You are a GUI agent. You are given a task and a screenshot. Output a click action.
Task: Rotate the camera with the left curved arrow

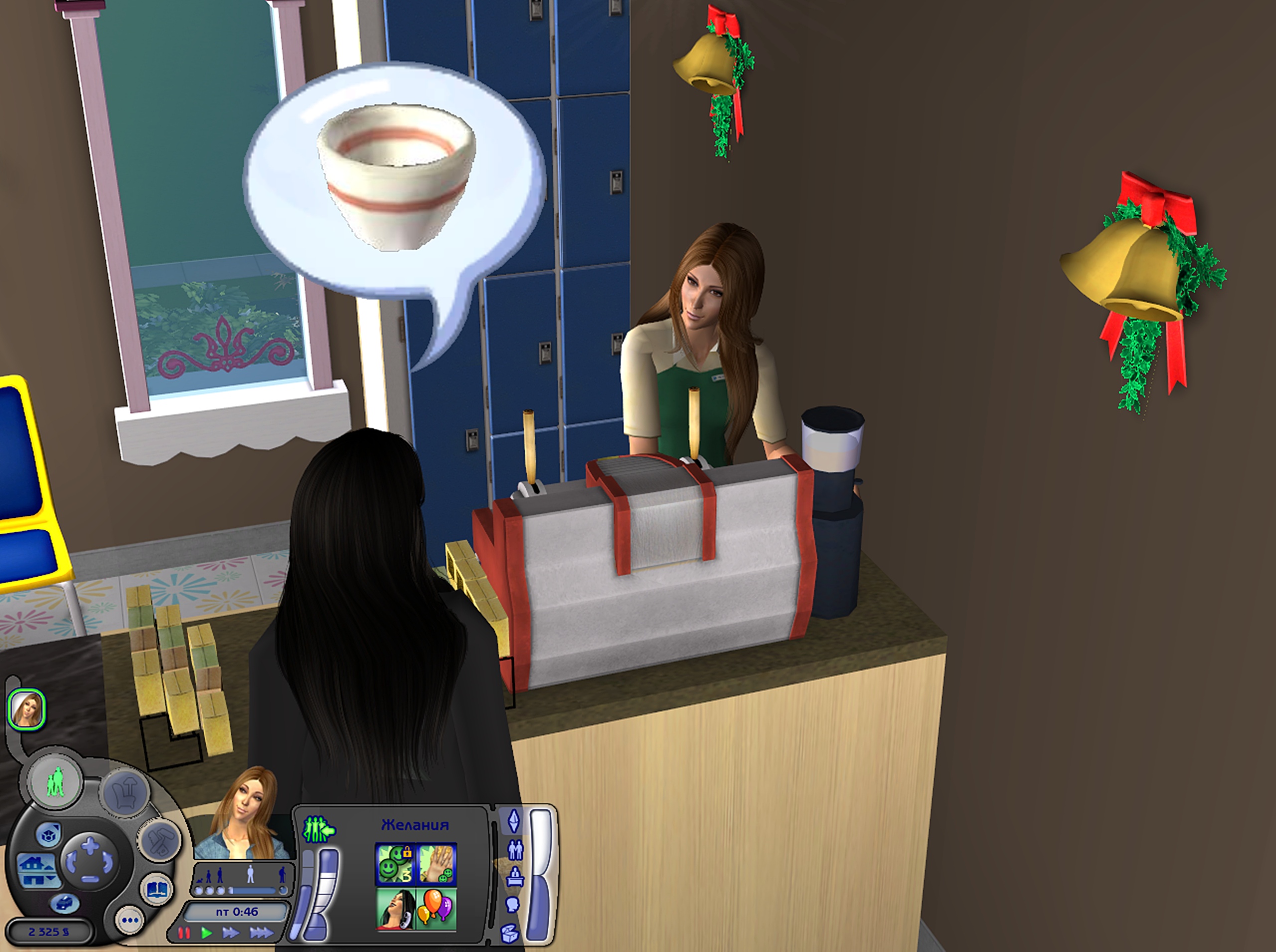tap(71, 863)
